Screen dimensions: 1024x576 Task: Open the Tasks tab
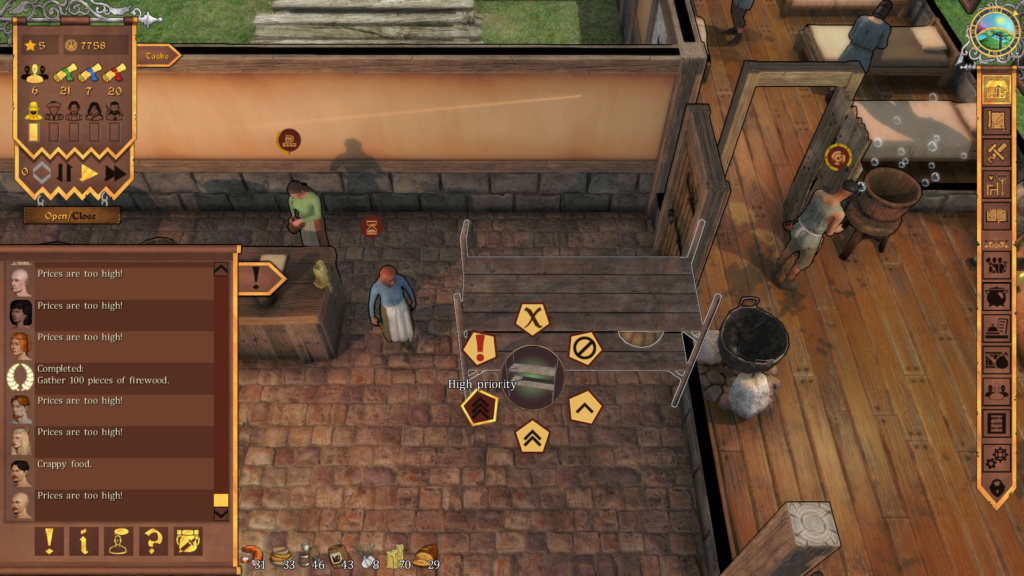[x=157, y=56]
